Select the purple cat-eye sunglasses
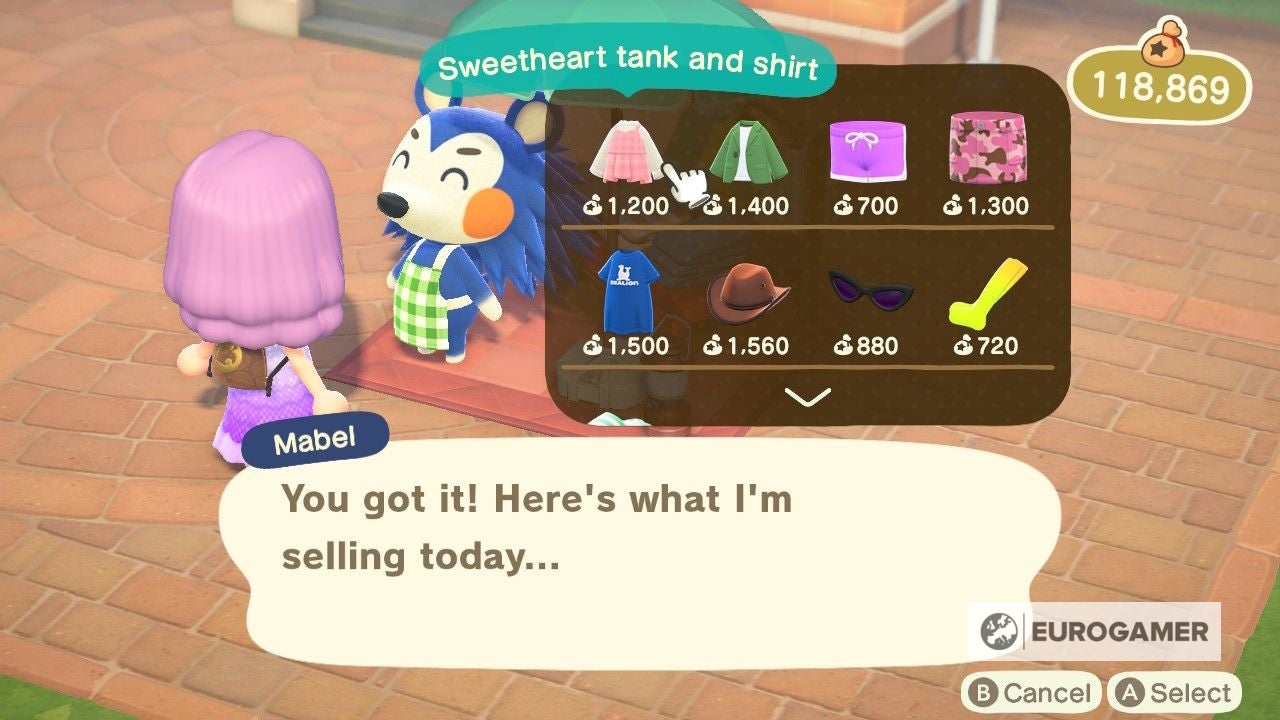This screenshot has height=720, width=1280. tap(869, 290)
